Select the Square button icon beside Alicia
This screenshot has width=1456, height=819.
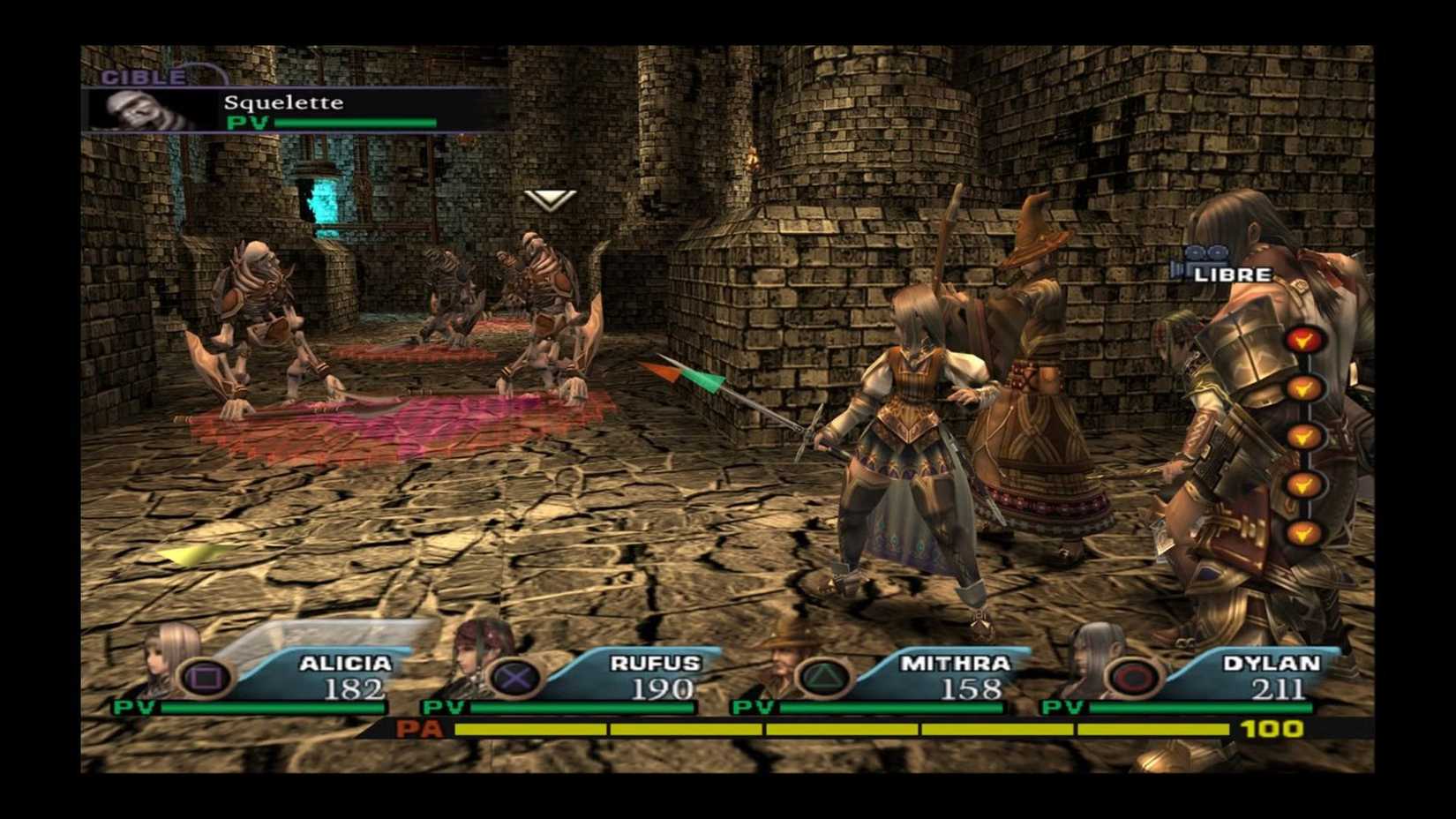[x=206, y=674]
